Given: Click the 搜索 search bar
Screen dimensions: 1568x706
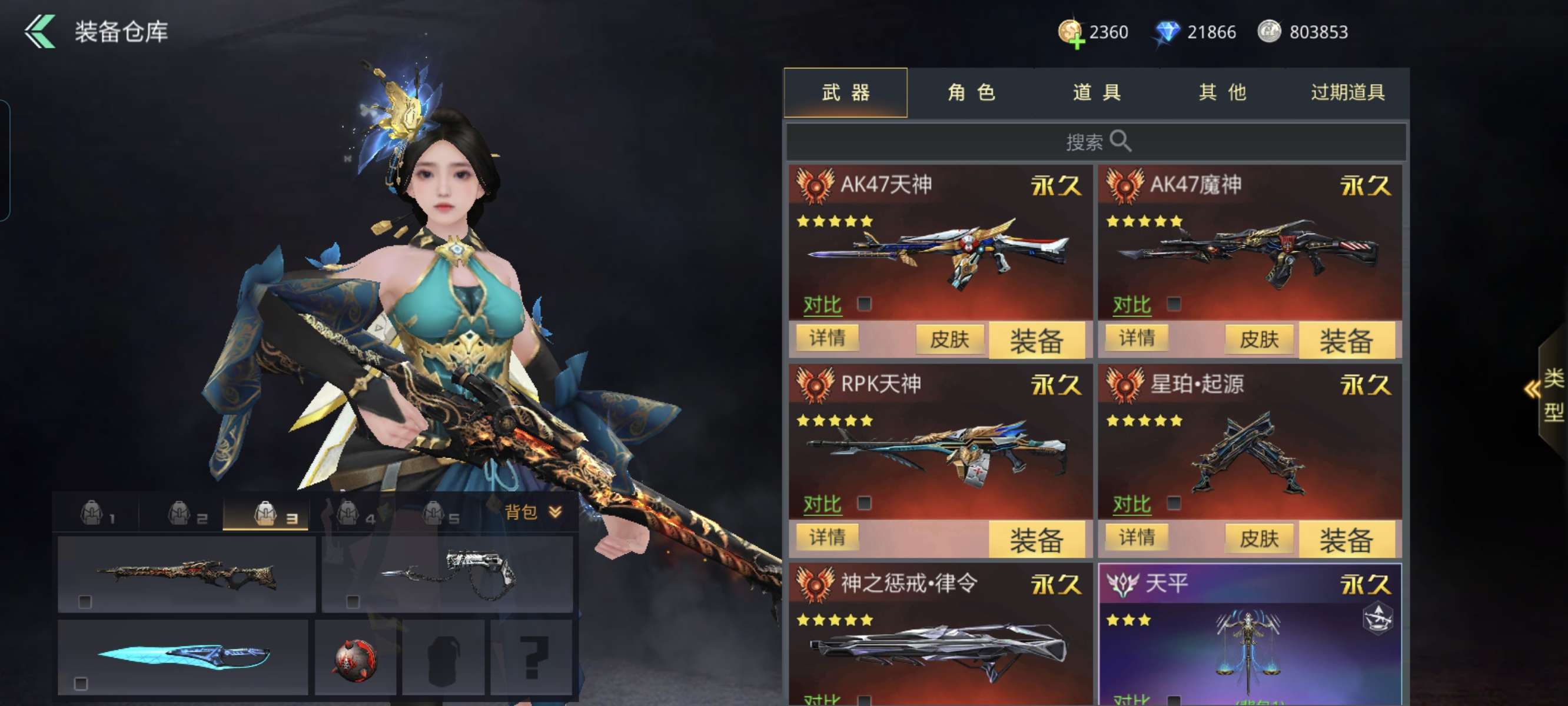Looking at the screenshot, I should [1097, 142].
